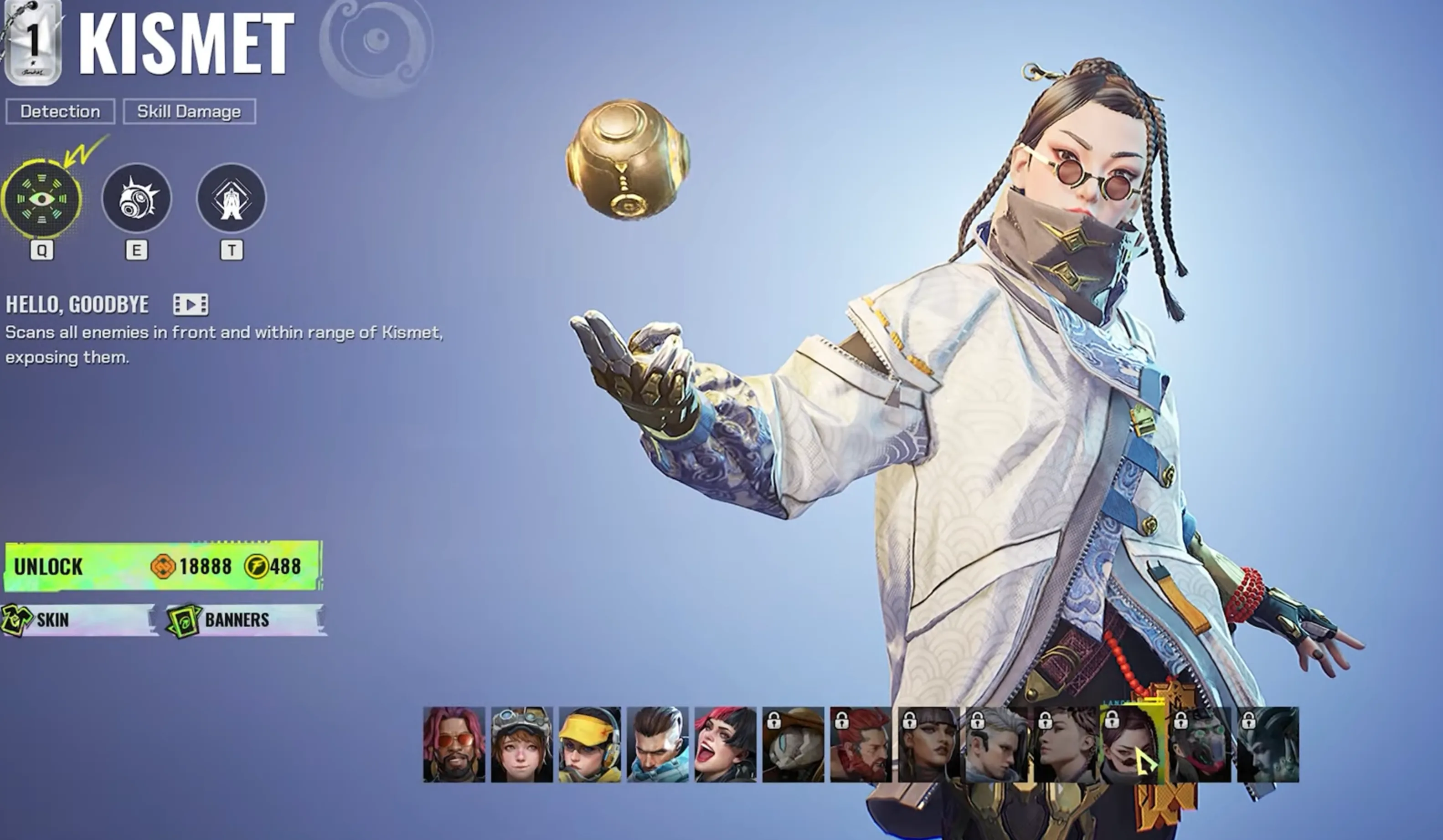Select the undercut hero in the blue jacket
Screen dimensions: 1443x840
pyautogui.click(x=657, y=744)
